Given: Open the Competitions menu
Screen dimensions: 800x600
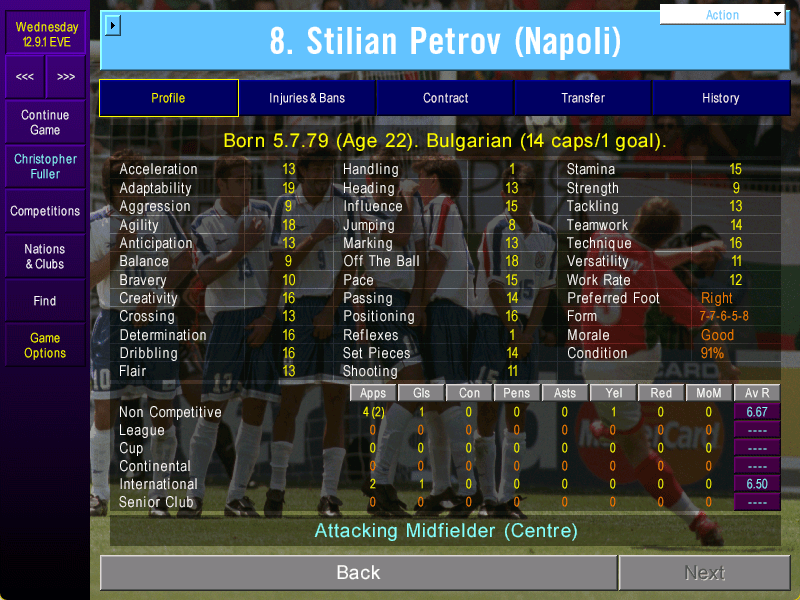Looking at the screenshot, I should pos(45,212).
